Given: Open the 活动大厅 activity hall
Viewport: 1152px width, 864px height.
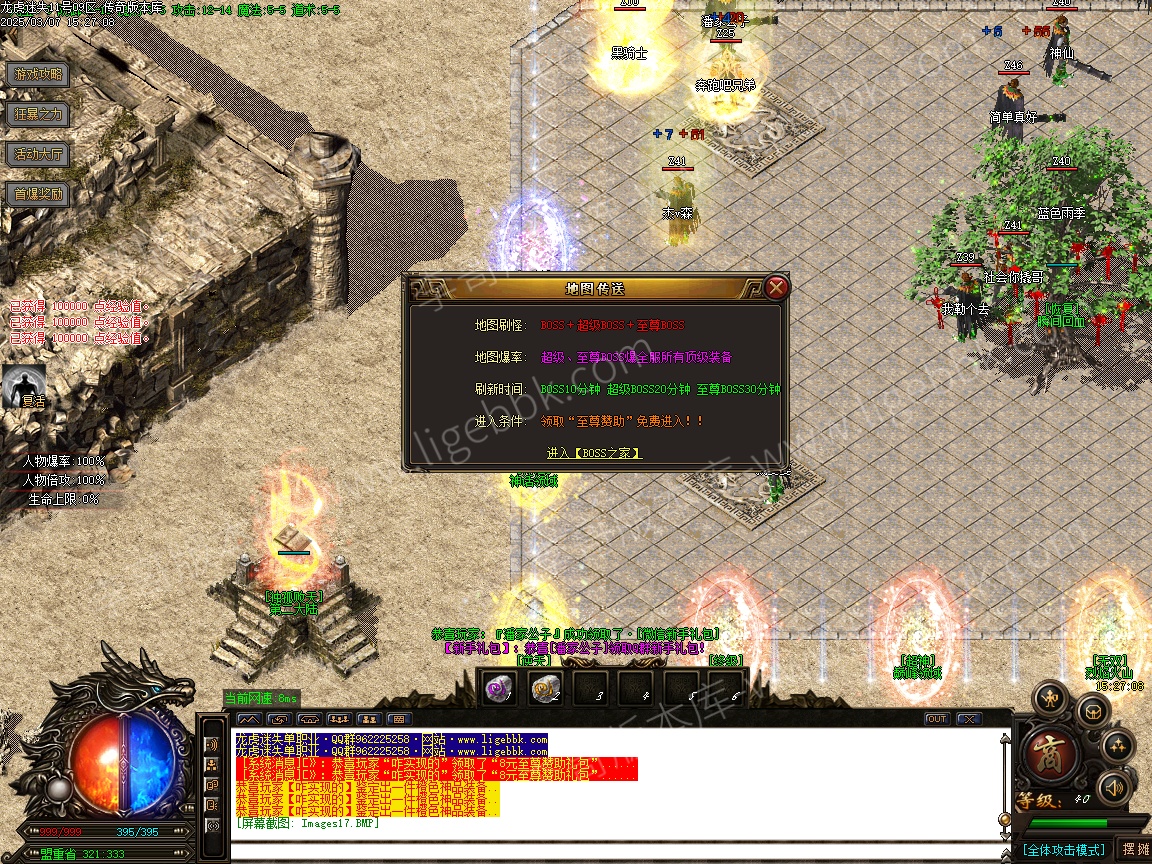Looking at the screenshot, I should coord(38,154).
